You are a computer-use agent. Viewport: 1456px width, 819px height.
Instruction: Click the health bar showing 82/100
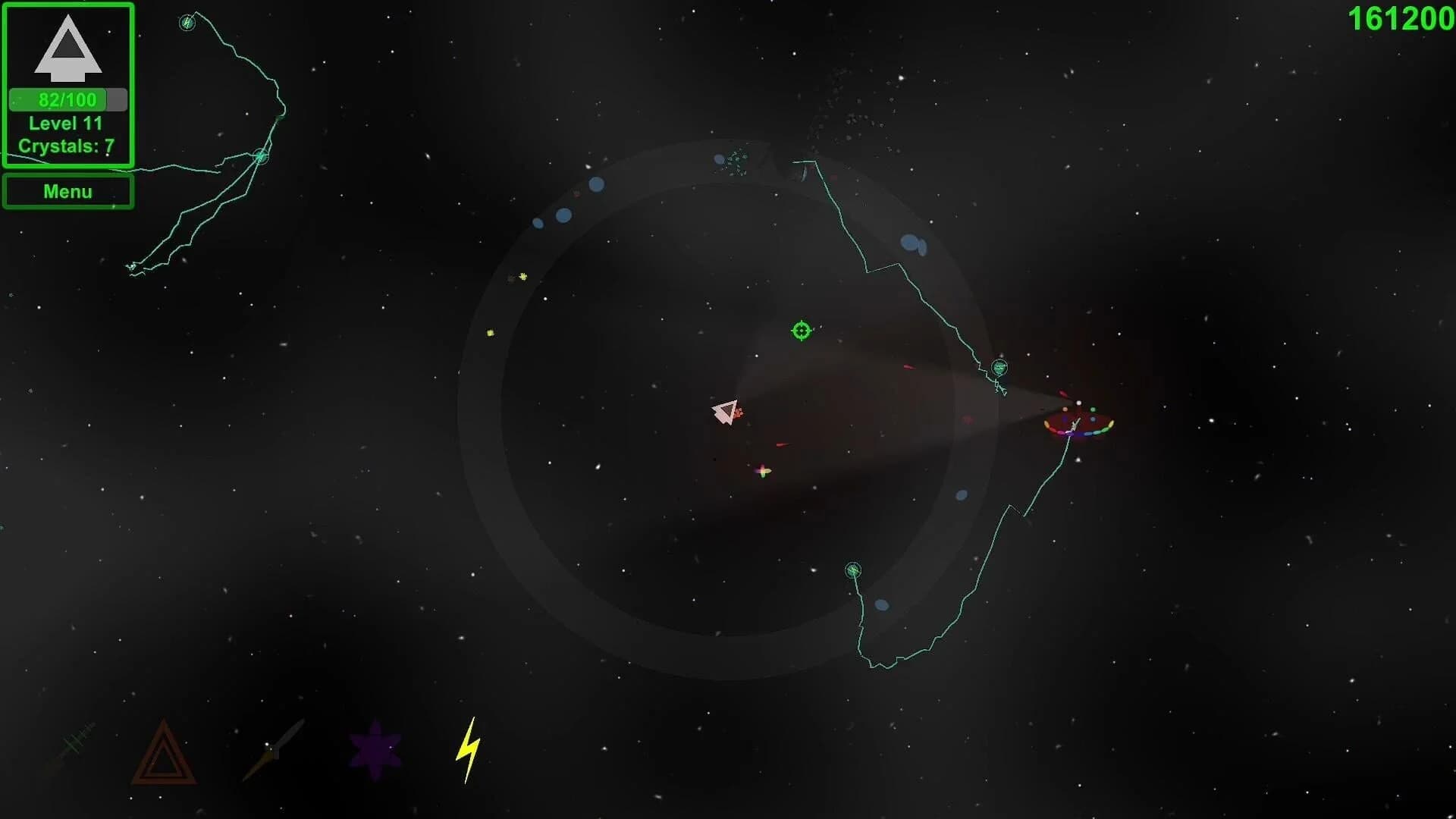pos(67,99)
